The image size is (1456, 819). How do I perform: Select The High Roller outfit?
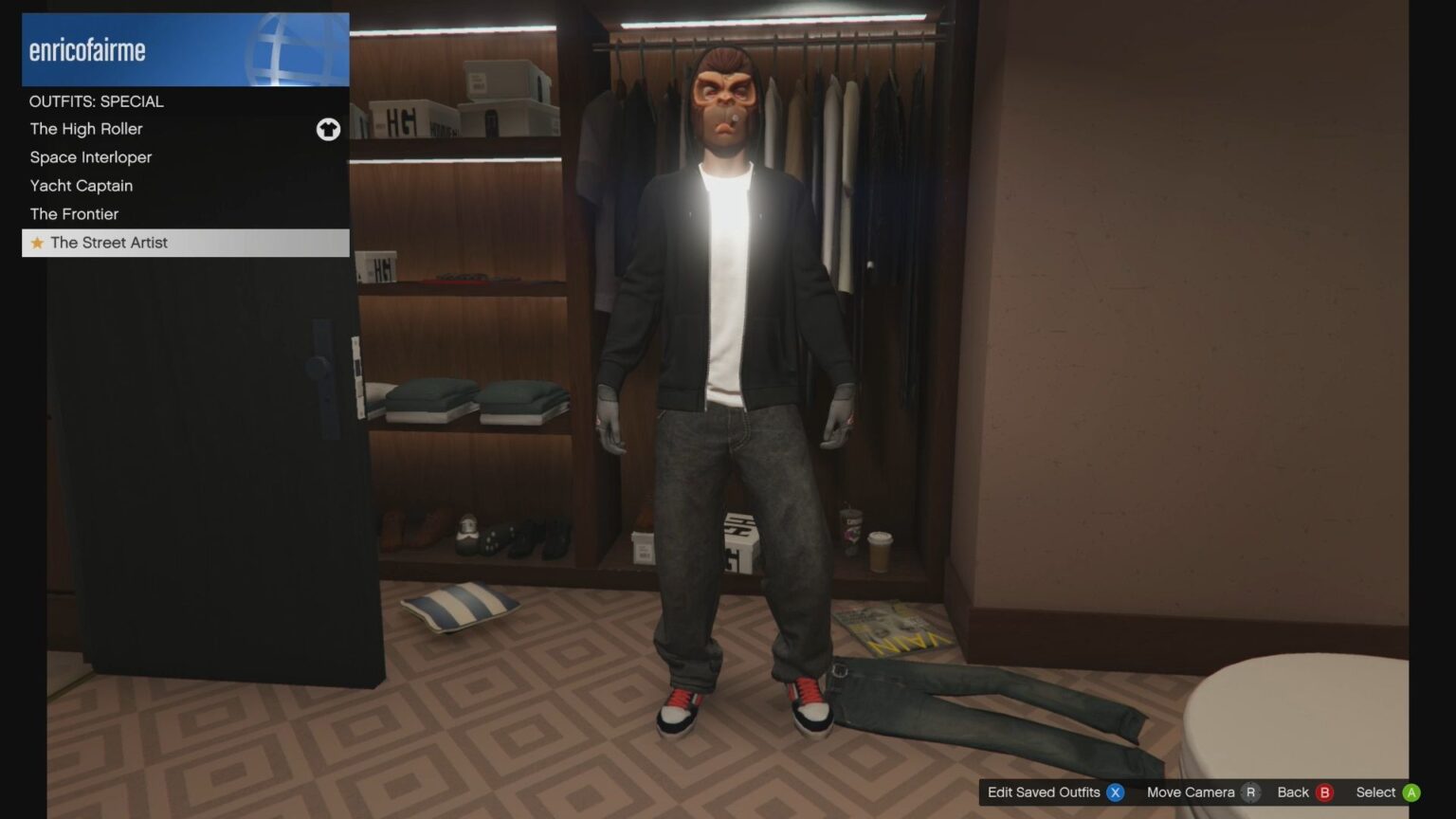85,129
